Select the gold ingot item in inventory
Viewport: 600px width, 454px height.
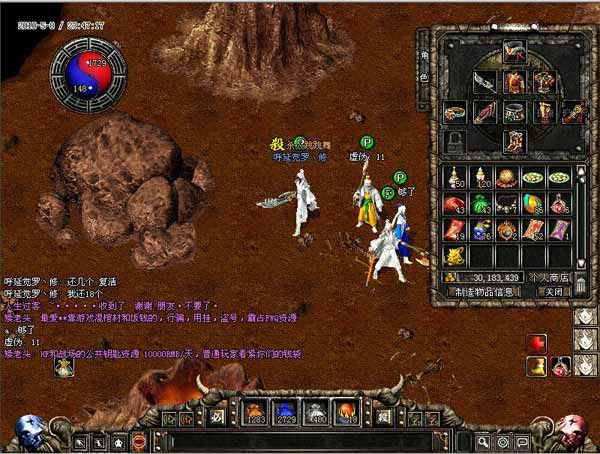[x=454, y=255]
